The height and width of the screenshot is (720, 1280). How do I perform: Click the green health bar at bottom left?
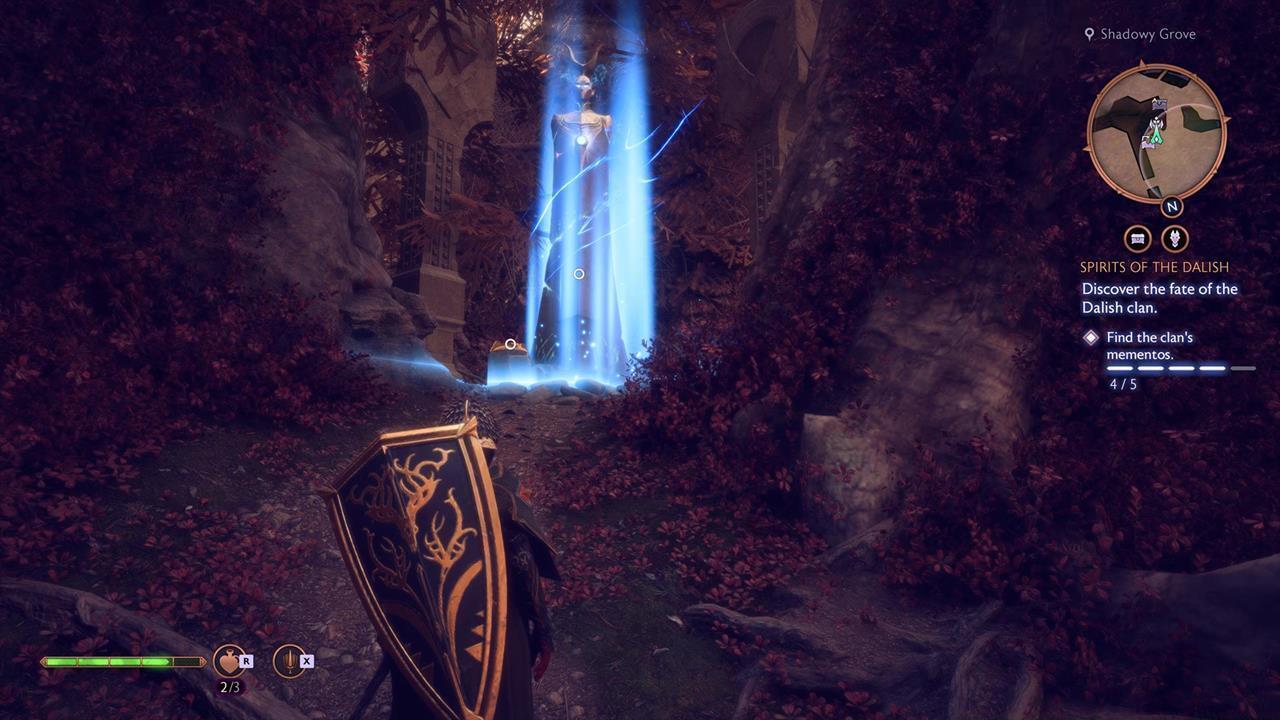point(110,660)
